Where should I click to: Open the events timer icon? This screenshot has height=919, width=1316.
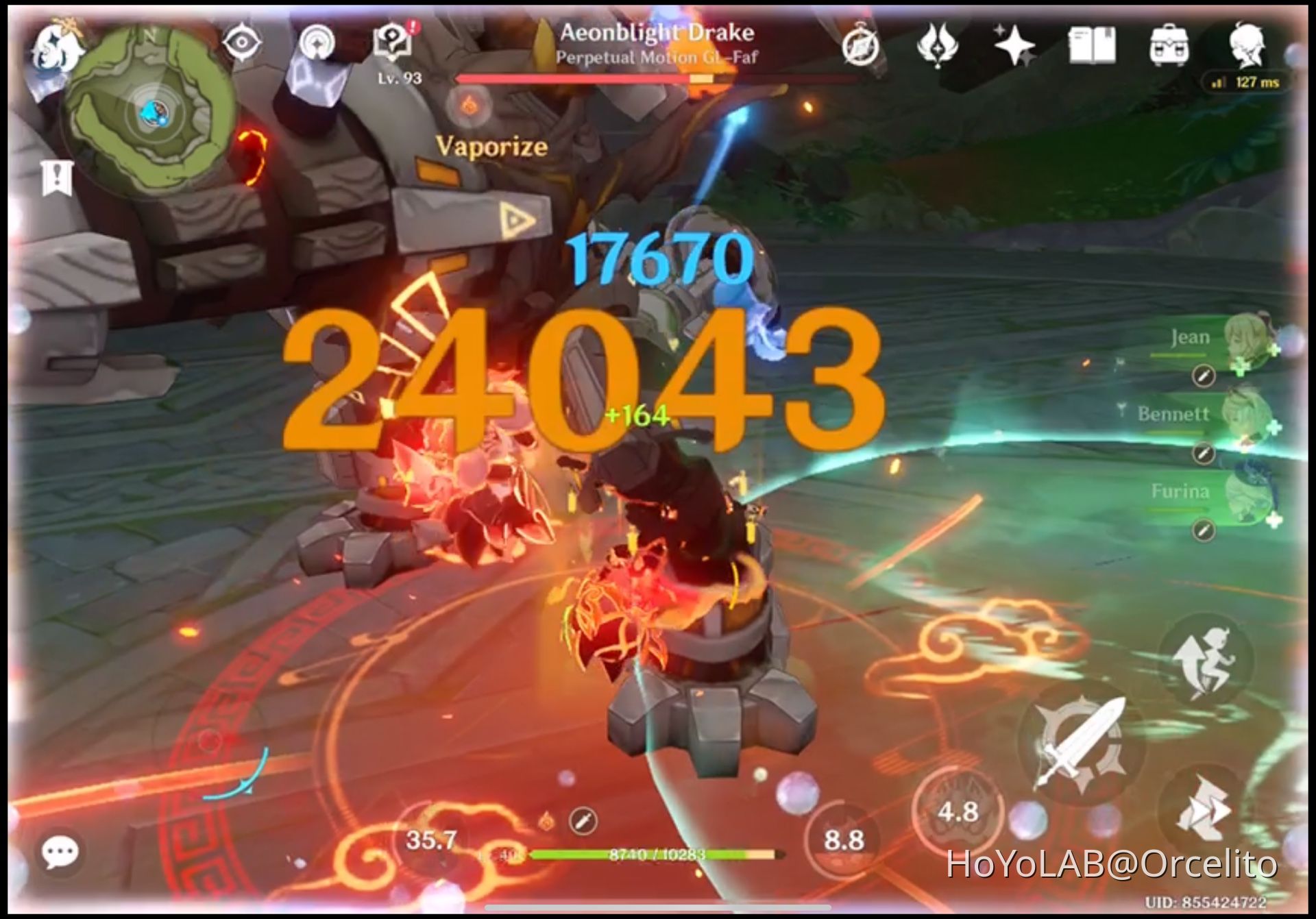tap(862, 42)
